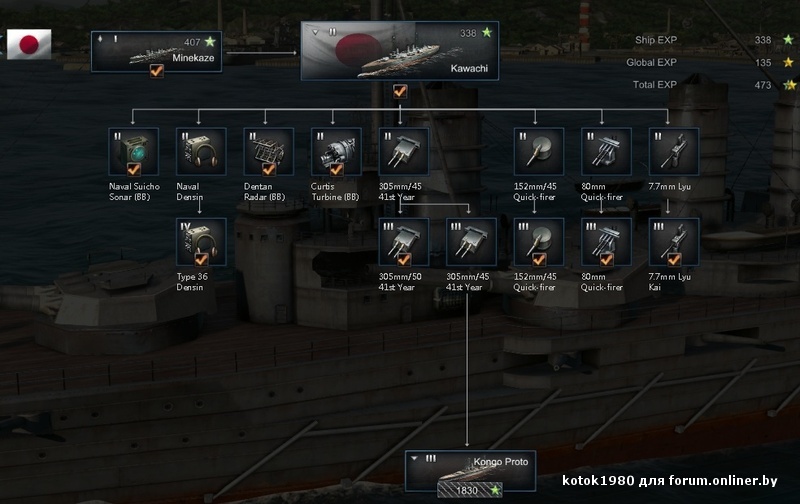Select the tier II 305mm/45 41st Year gun
The image size is (800, 504).
pos(404,152)
